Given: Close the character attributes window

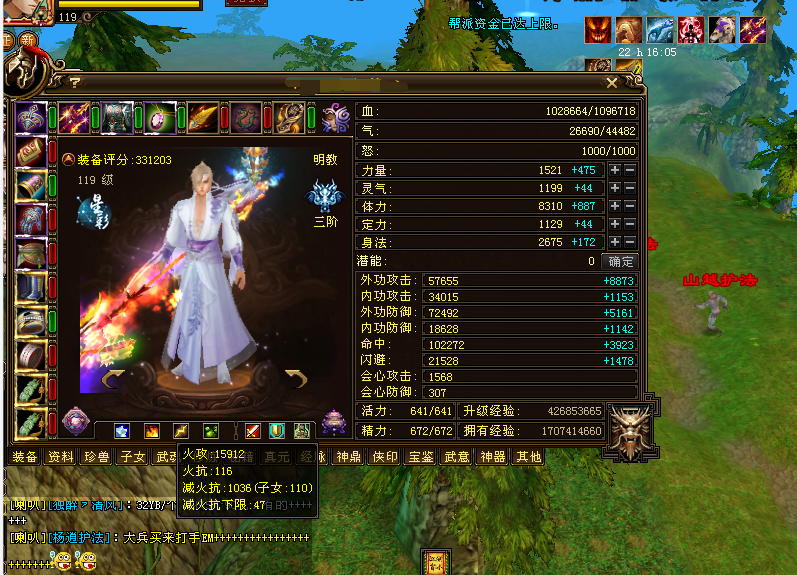Looking at the screenshot, I should pyautogui.click(x=612, y=83).
